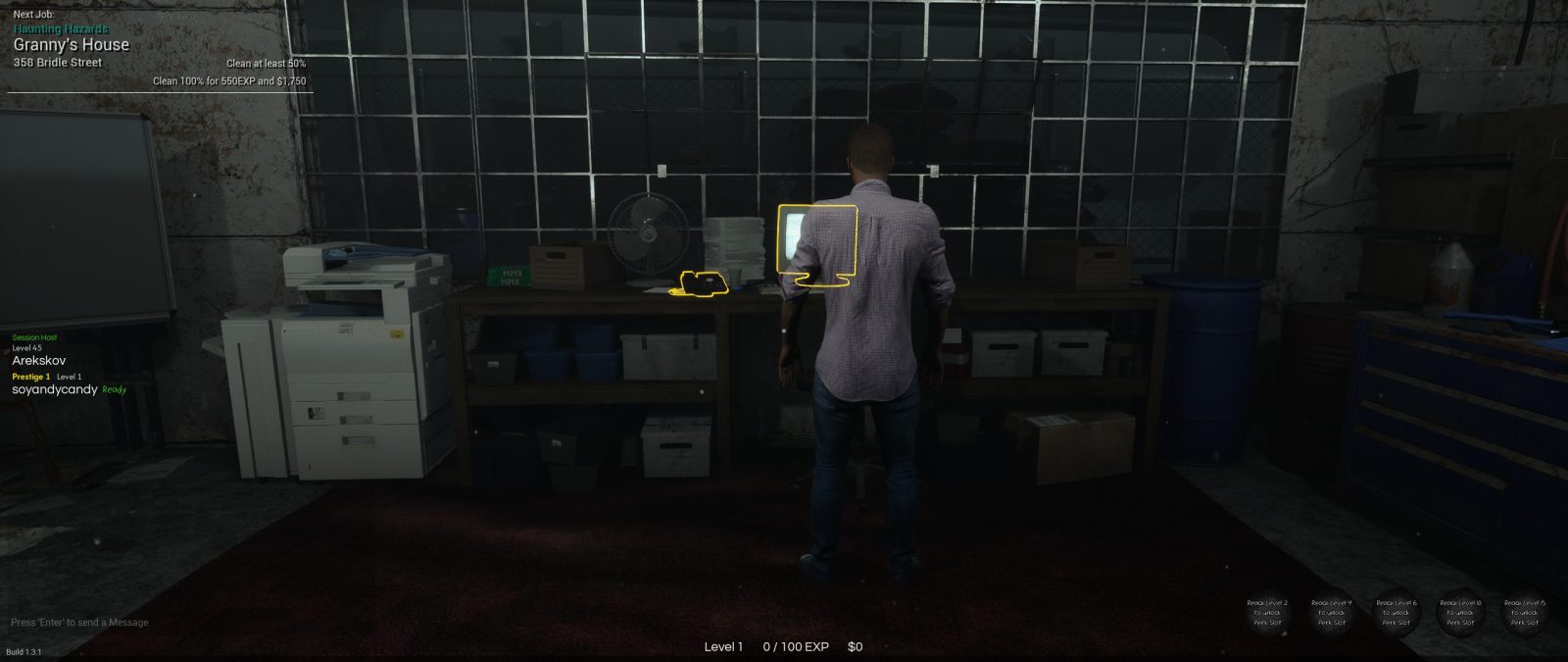The width and height of the screenshot is (1568, 662).
Task: Open the perk slot unlocked at Level 10
Action: [1460, 613]
